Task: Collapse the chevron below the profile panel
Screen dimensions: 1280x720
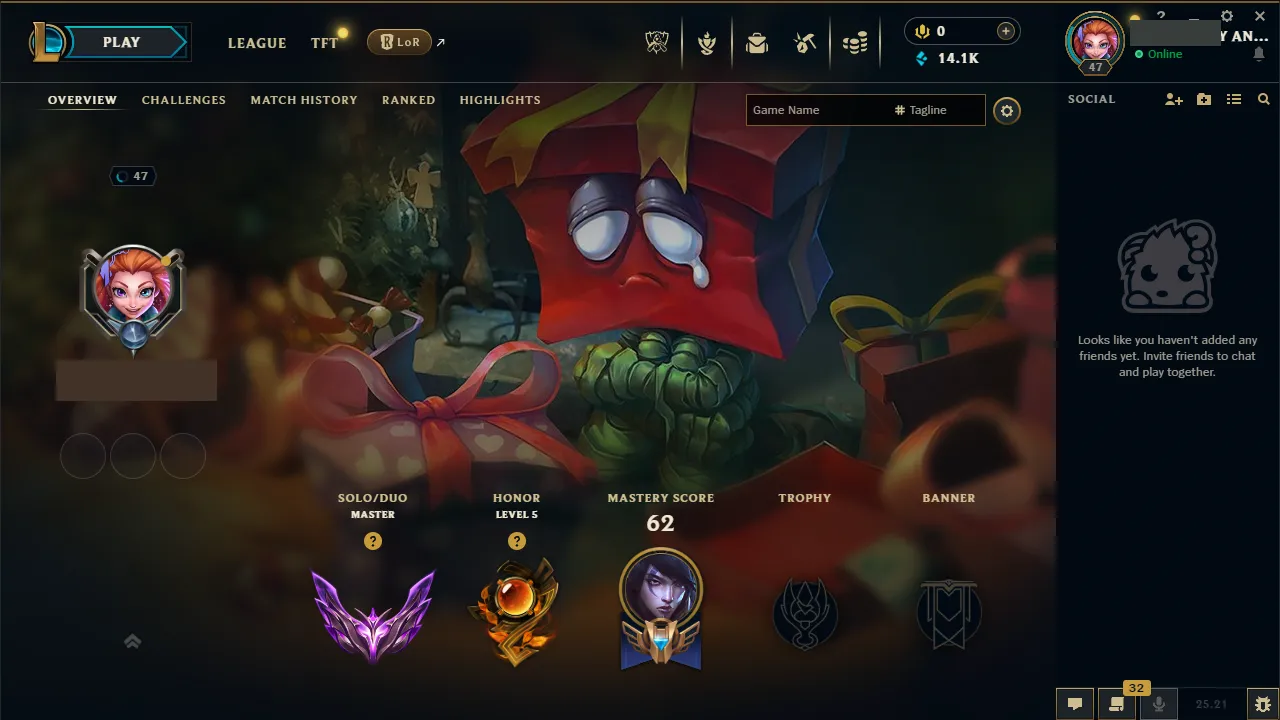Action: click(132, 641)
